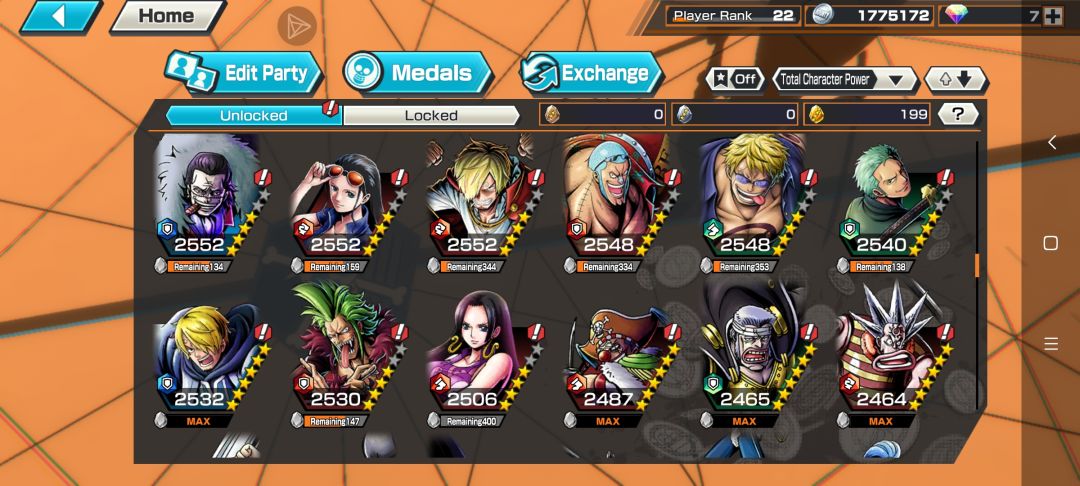Open the Exchange menu
Viewport: 1080px width, 486px height.
click(591, 73)
